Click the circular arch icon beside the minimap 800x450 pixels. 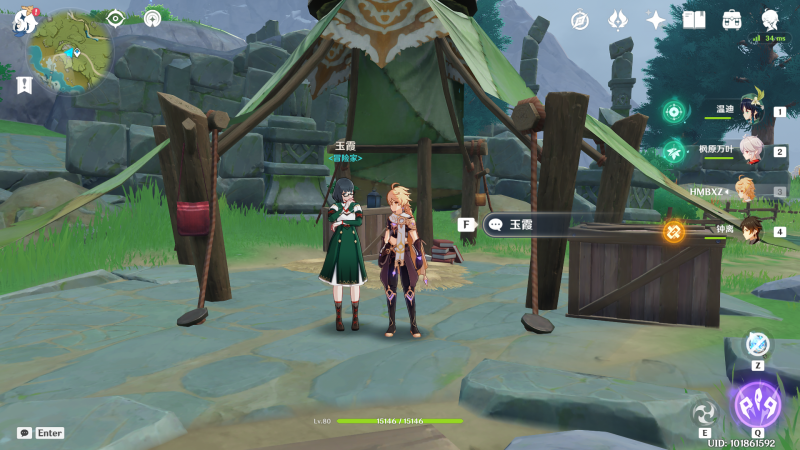point(152,18)
